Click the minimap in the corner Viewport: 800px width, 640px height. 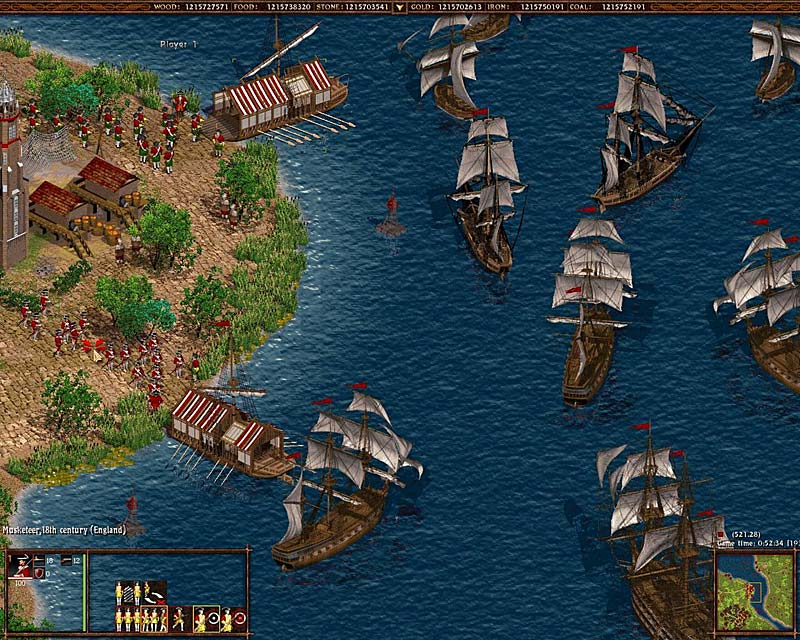click(x=755, y=591)
